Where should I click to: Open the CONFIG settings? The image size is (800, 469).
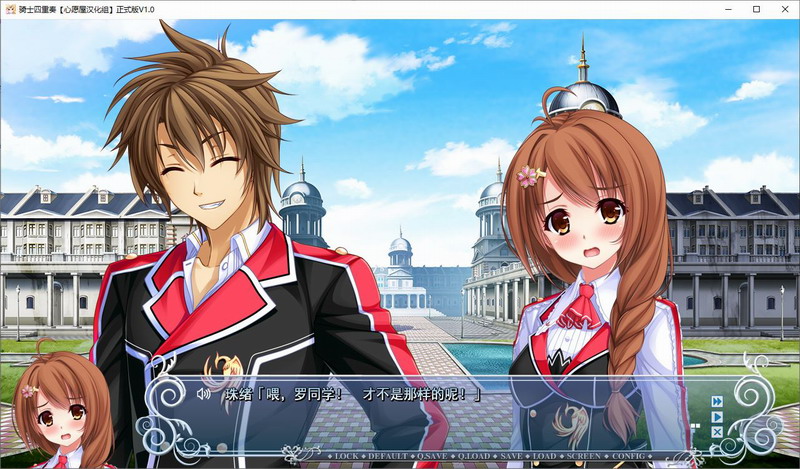click(630, 456)
